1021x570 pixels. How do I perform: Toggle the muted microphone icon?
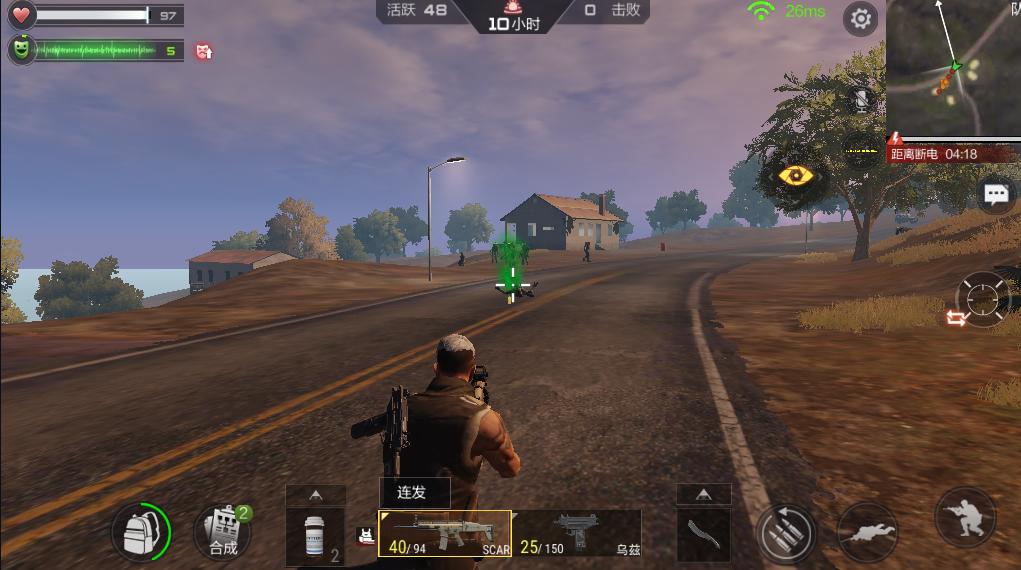[x=860, y=100]
